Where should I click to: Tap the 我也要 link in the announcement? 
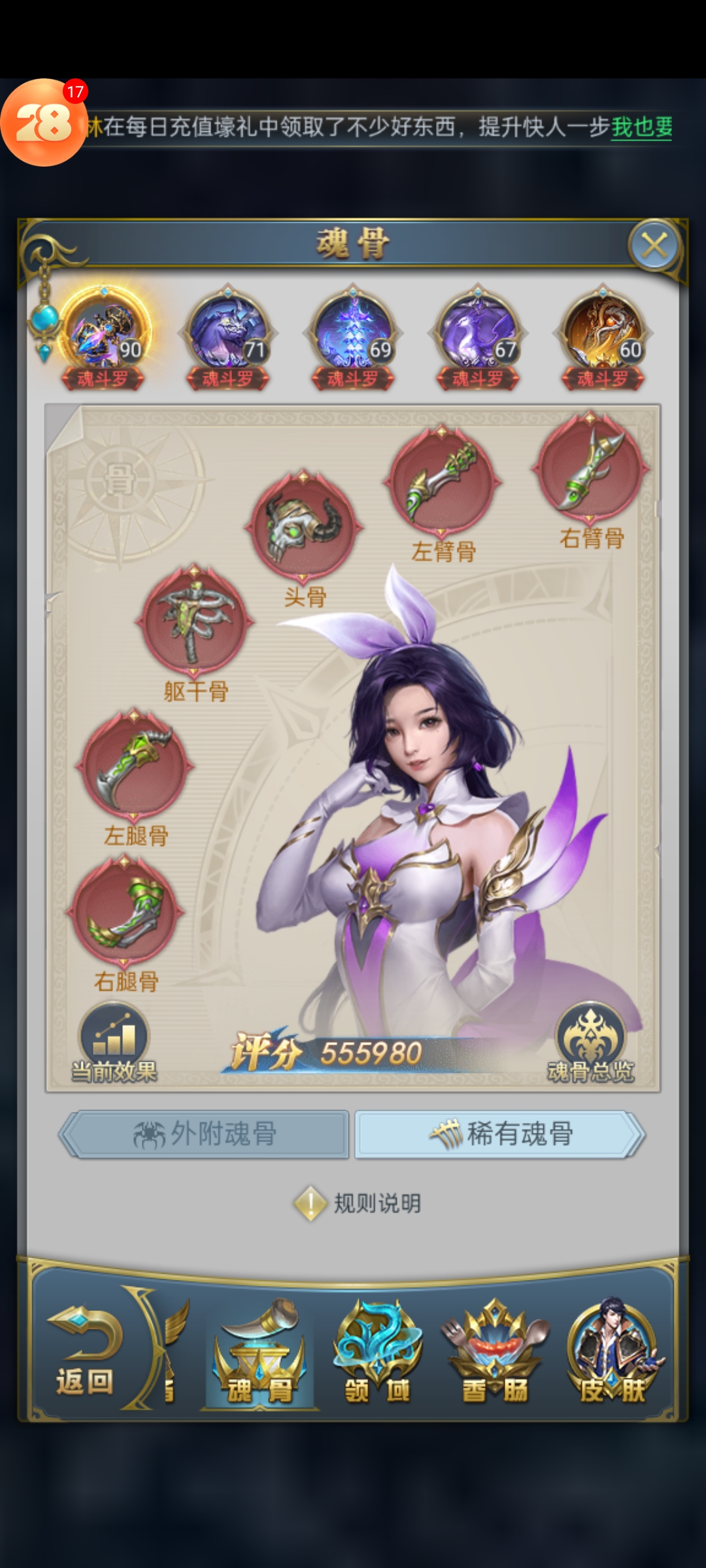[x=641, y=127]
